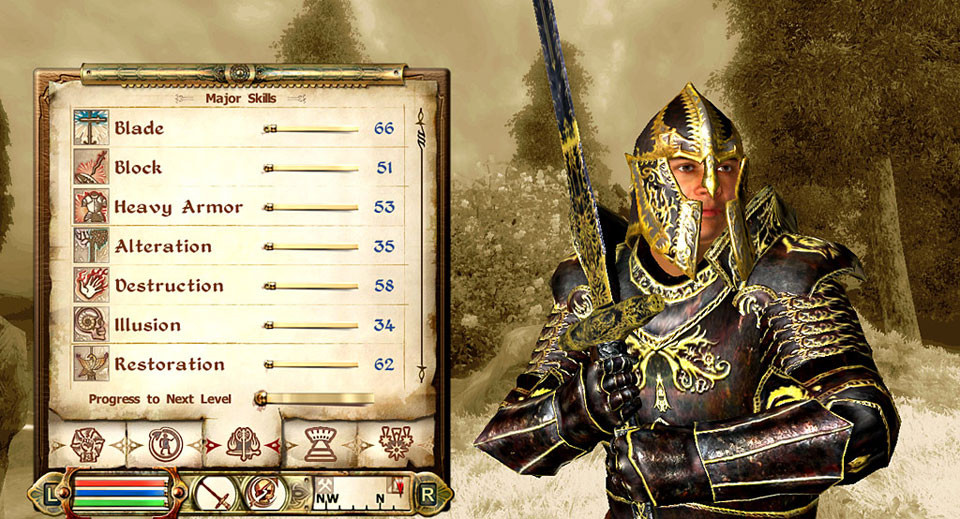Viewport: 960px width, 519px height.
Task: Switch to the clenched fist emblem tab
Action: 87,444
